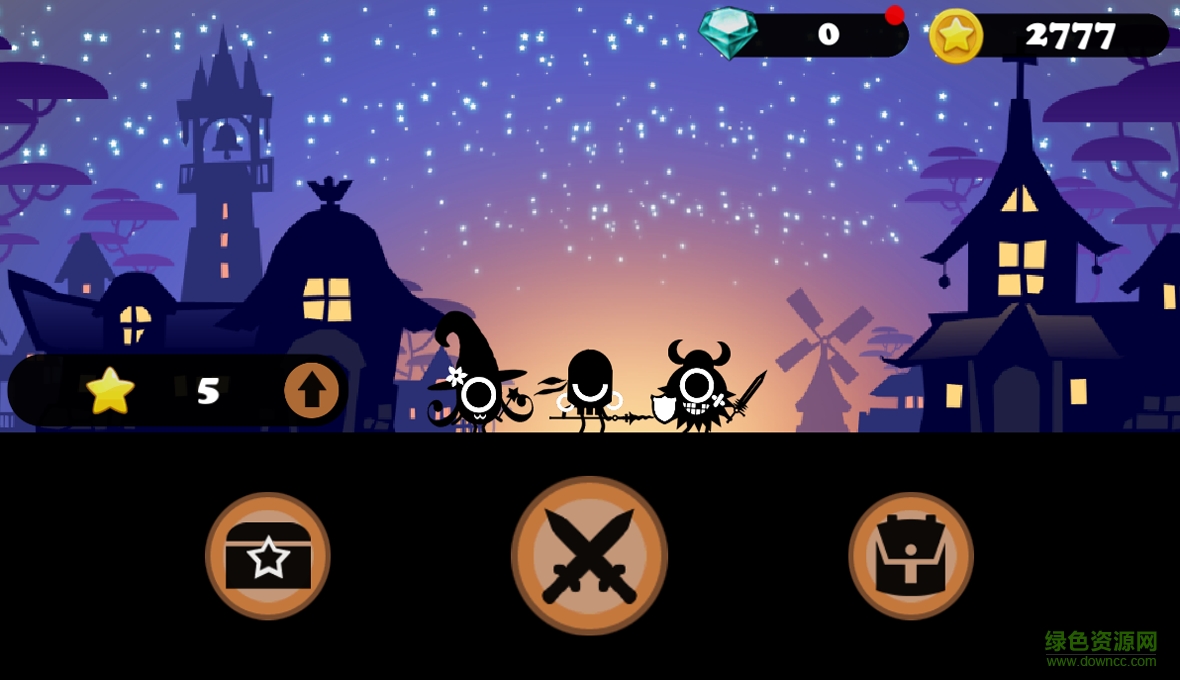Start battle with the crossed swords button
Viewport: 1180px width, 680px height.
tap(589, 555)
